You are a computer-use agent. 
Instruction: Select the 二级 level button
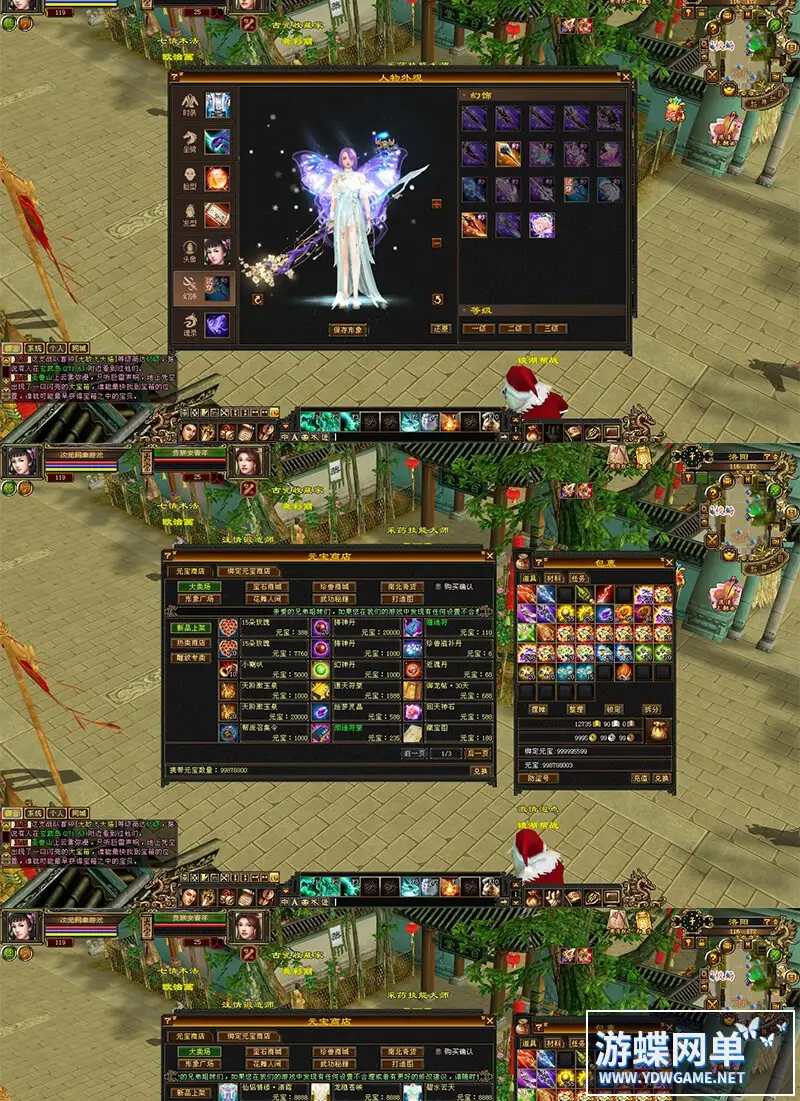click(x=513, y=328)
